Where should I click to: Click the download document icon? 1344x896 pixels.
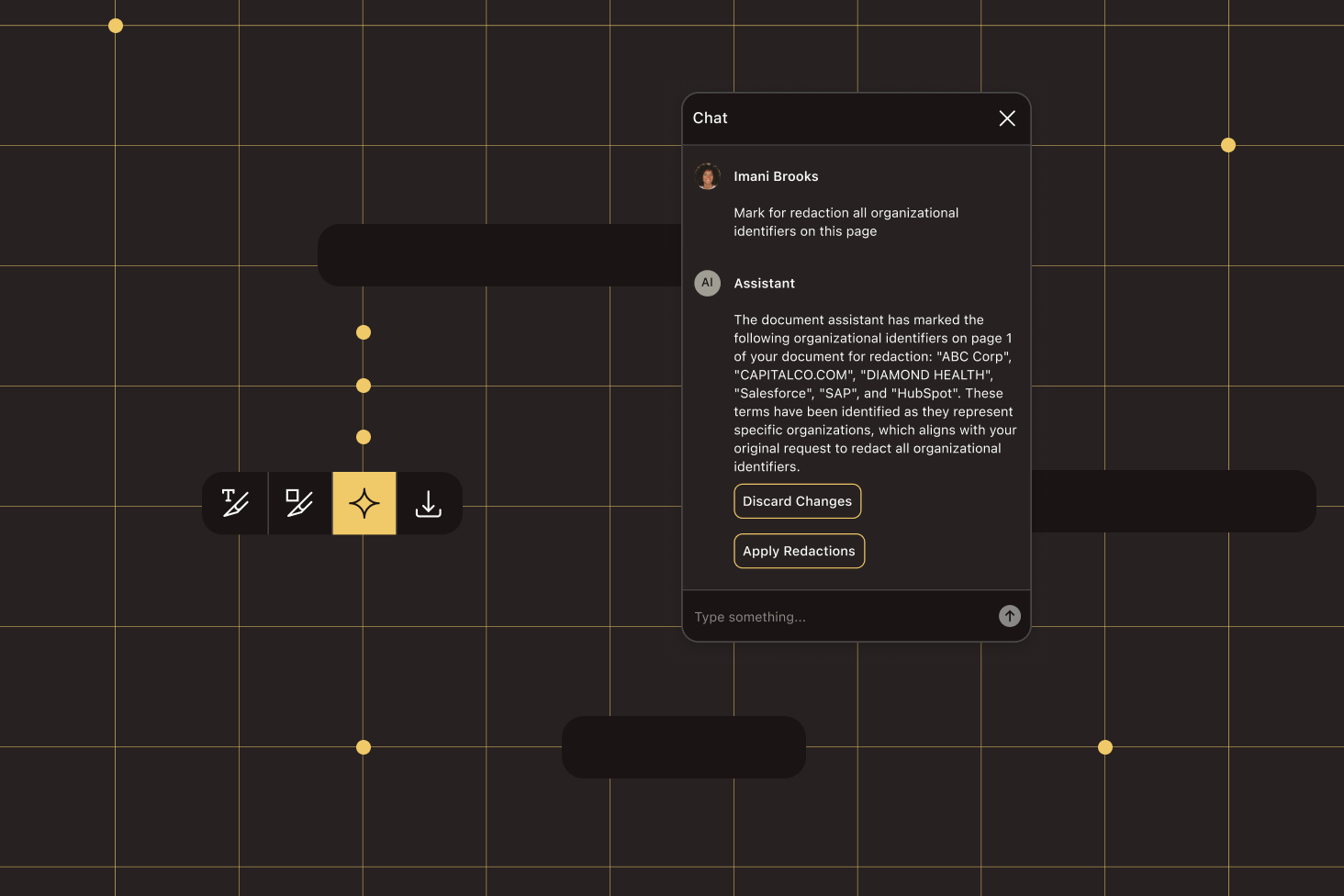[429, 502]
